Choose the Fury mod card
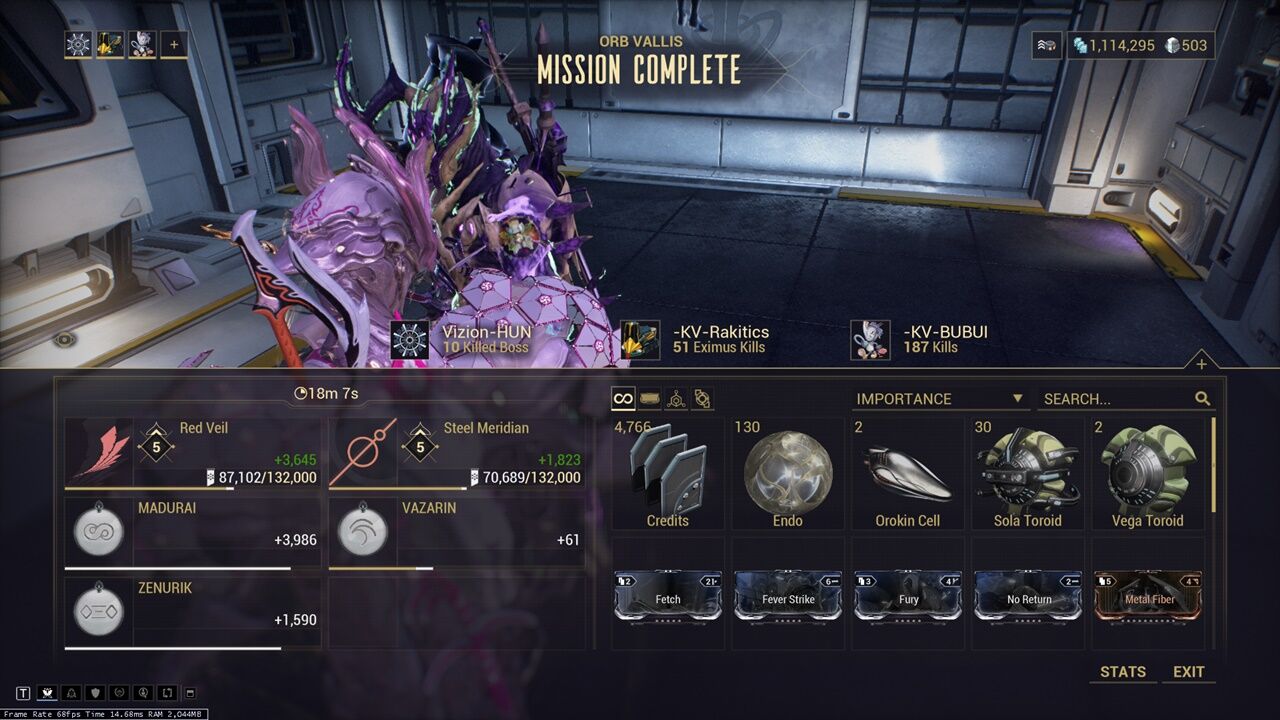Viewport: 1280px width, 720px height. click(908, 596)
